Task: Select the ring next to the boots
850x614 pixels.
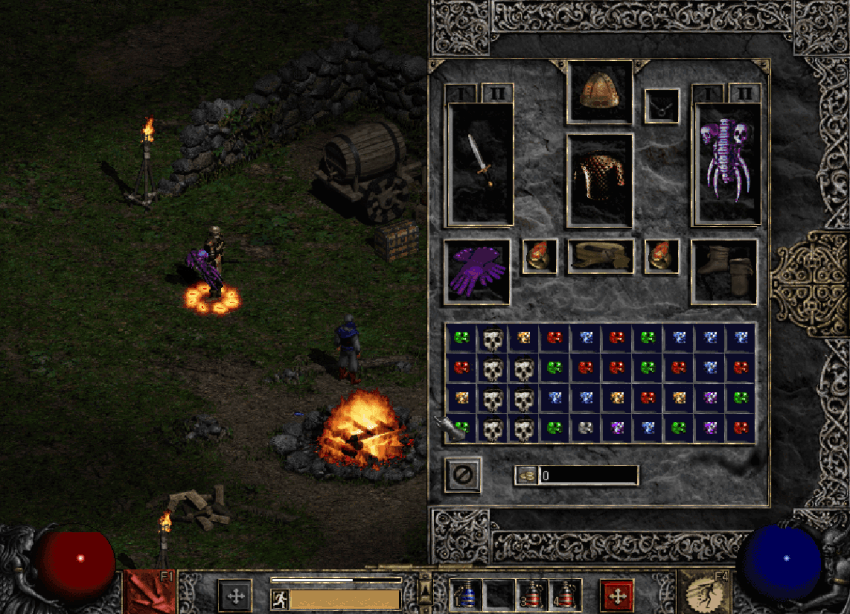Action: (661, 256)
